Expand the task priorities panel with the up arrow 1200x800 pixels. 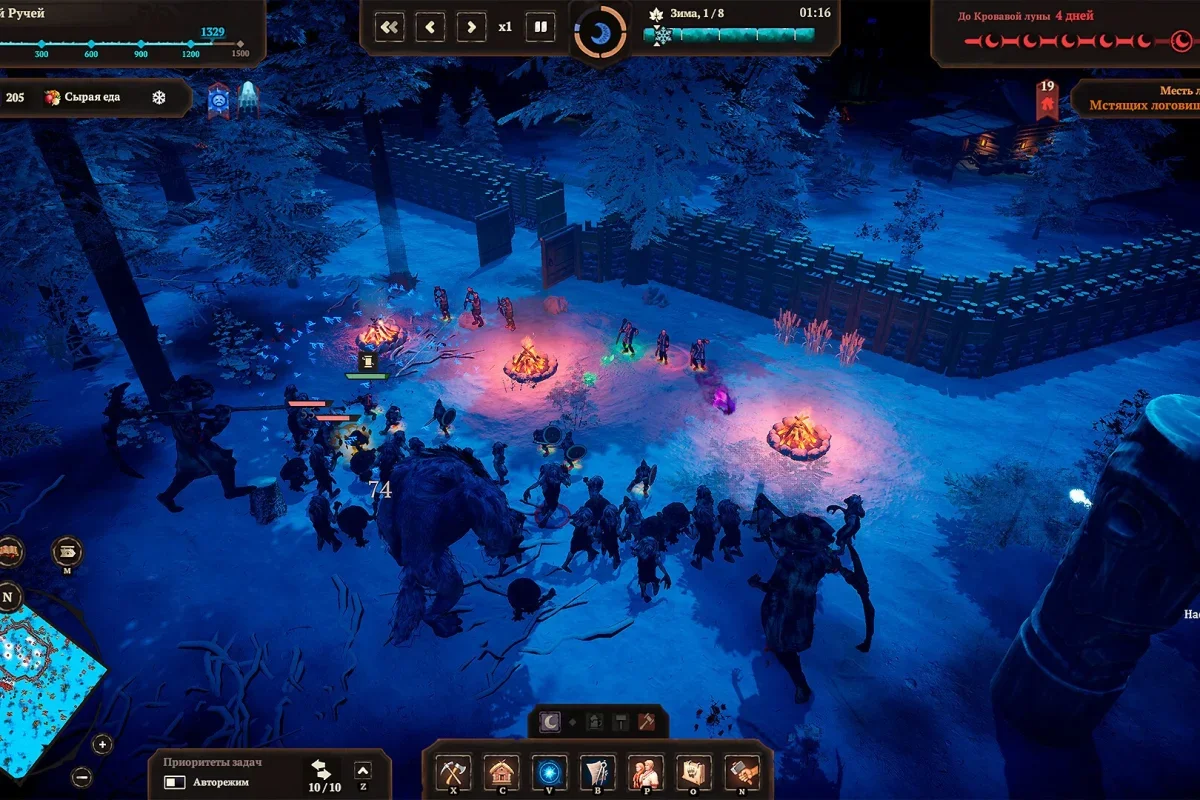coord(363,770)
